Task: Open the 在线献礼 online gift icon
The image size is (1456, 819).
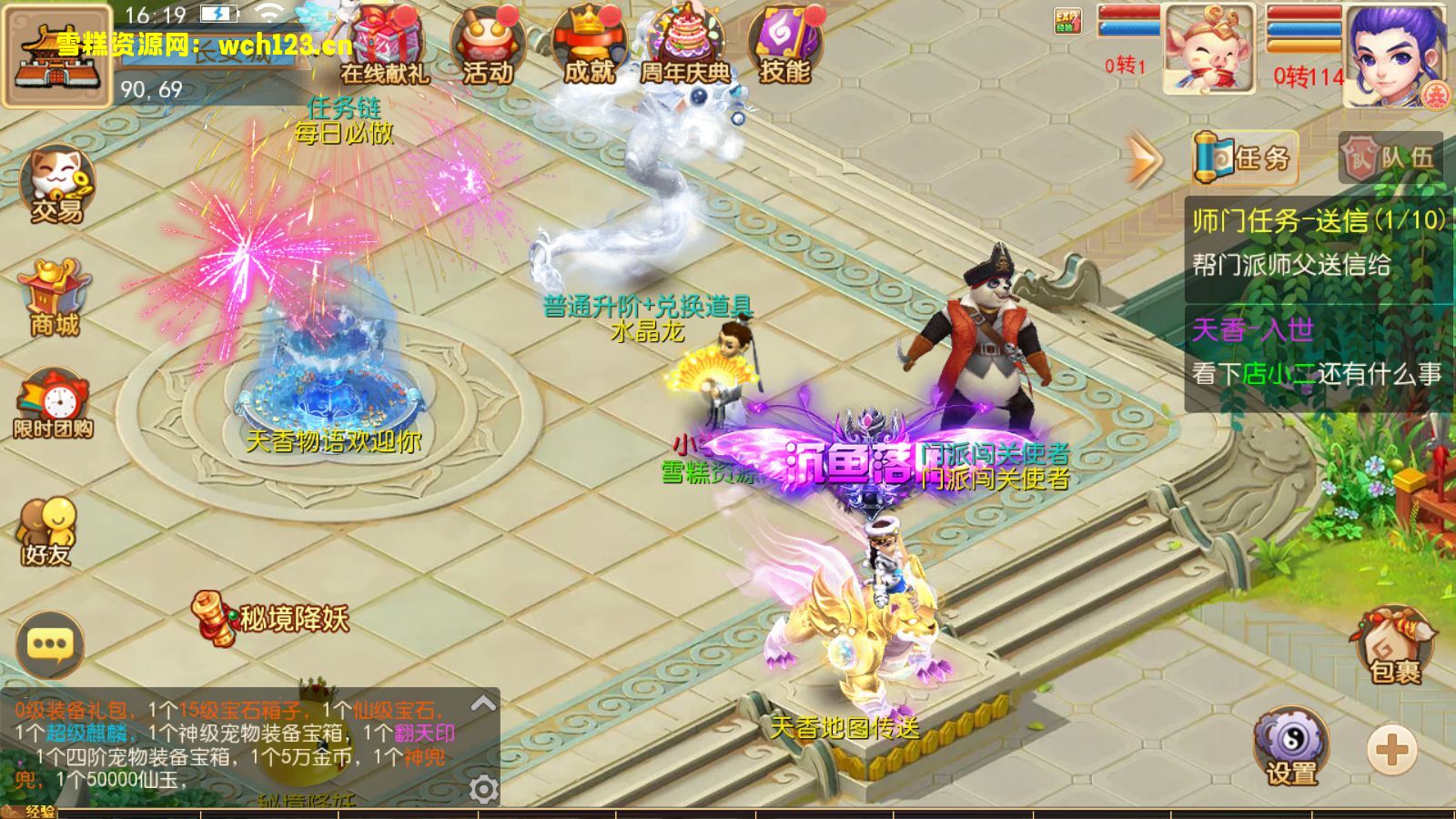Action: tap(386, 45)
